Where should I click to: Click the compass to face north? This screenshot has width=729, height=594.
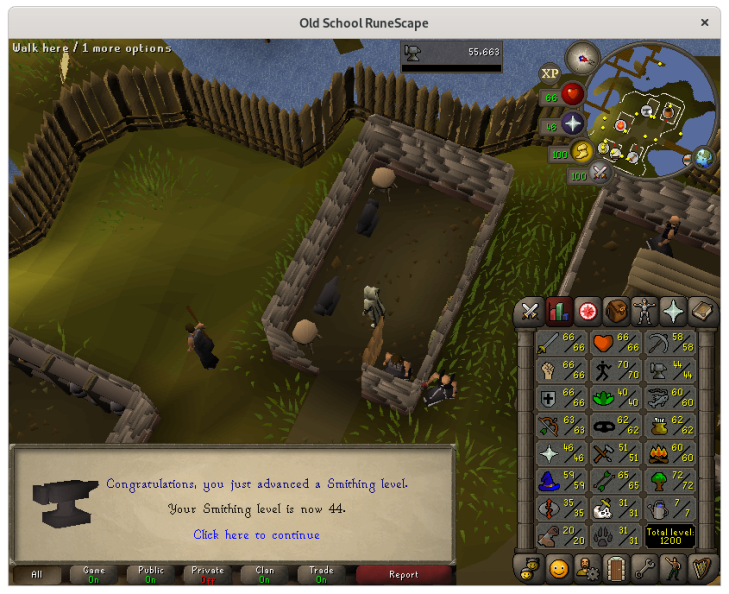(x=581, y=58)
